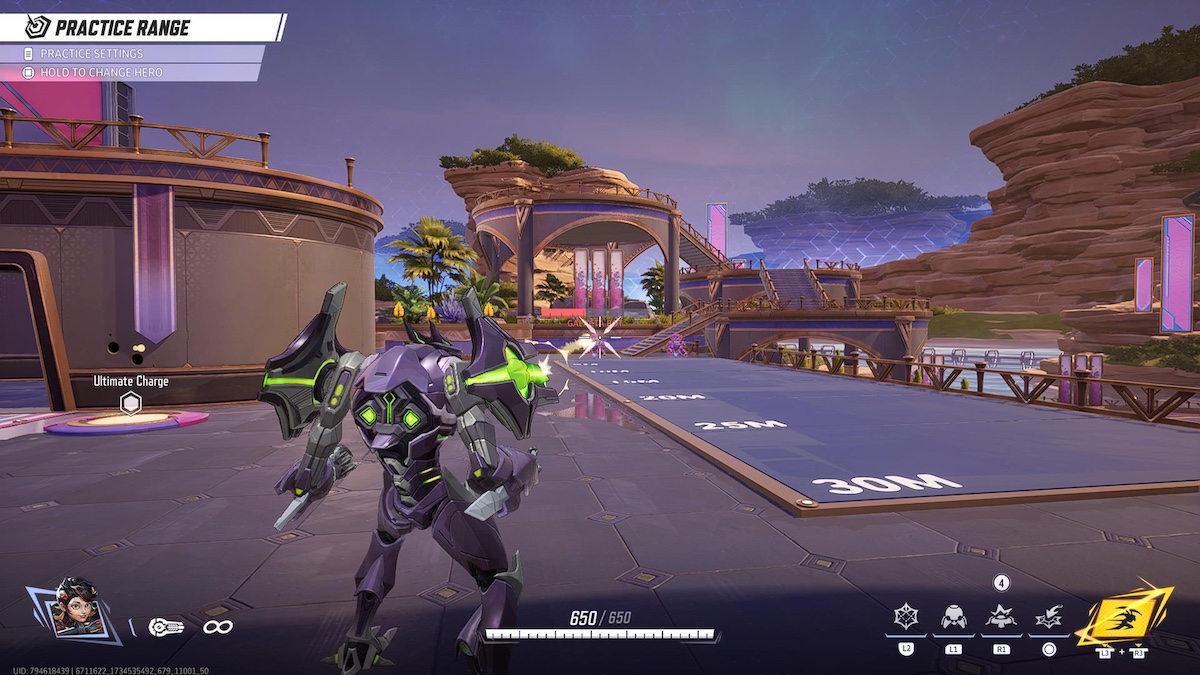Click the Practice Range title banner
Image resolution: width=1200 pixels, height=675 pixels.
tap(120, 27)
